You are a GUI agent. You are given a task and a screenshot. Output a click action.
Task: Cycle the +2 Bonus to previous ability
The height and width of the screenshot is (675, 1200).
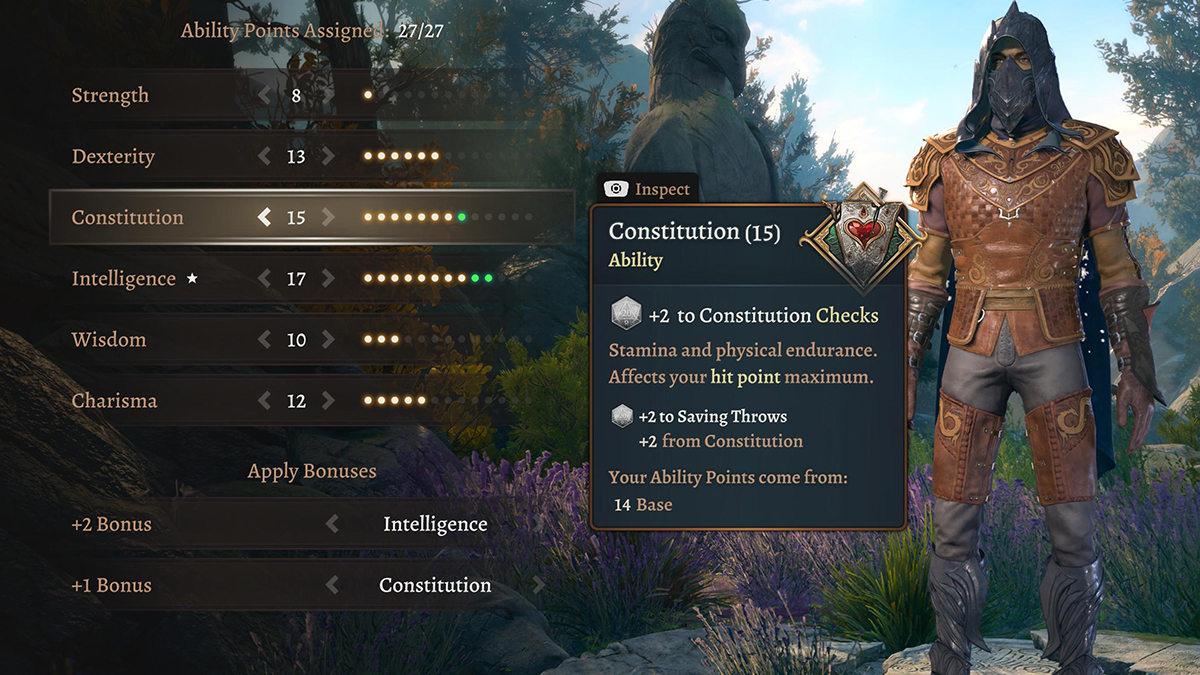pos(332,524)
